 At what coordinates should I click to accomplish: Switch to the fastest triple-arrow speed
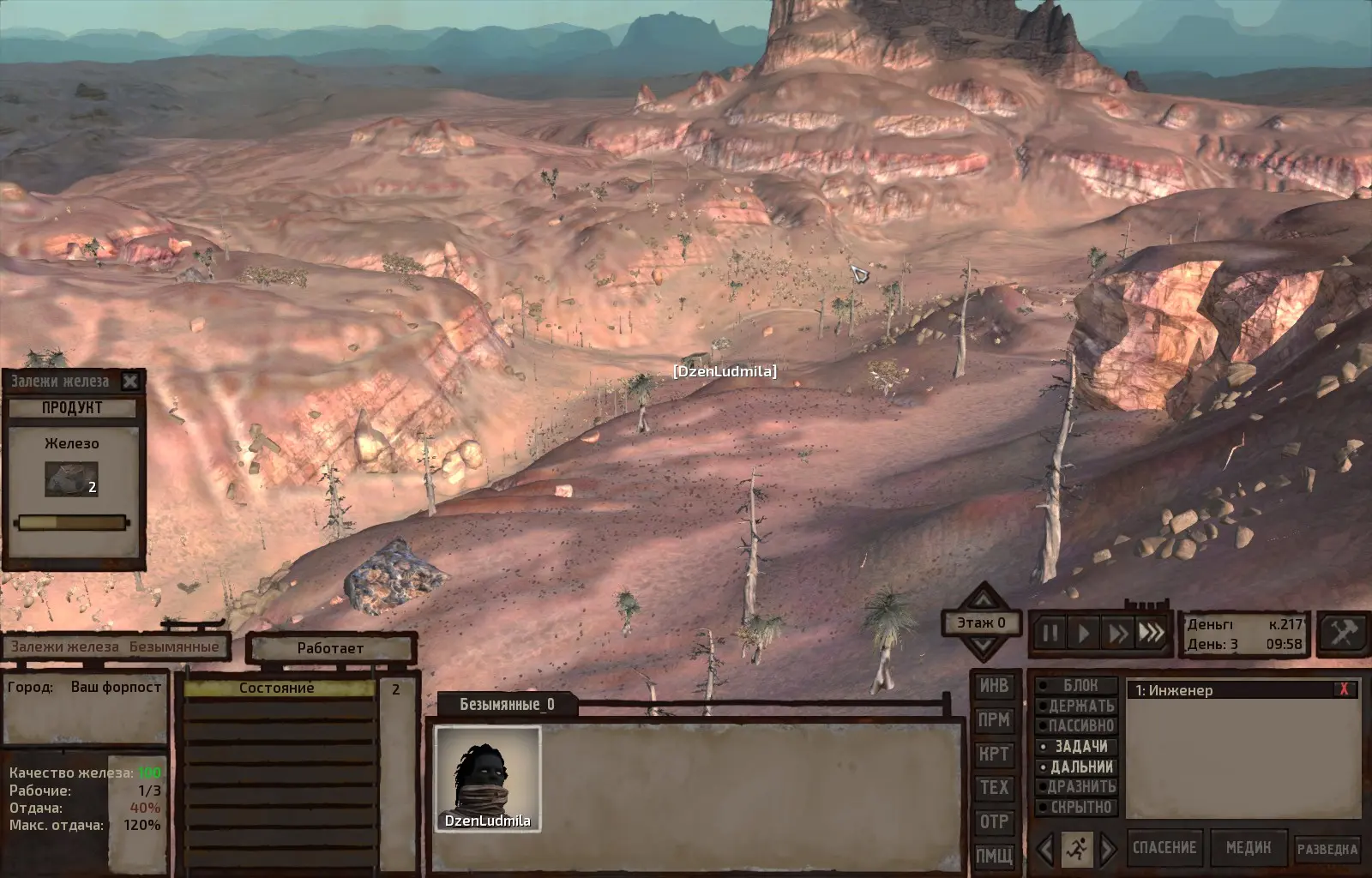(x=1151, y=634)
